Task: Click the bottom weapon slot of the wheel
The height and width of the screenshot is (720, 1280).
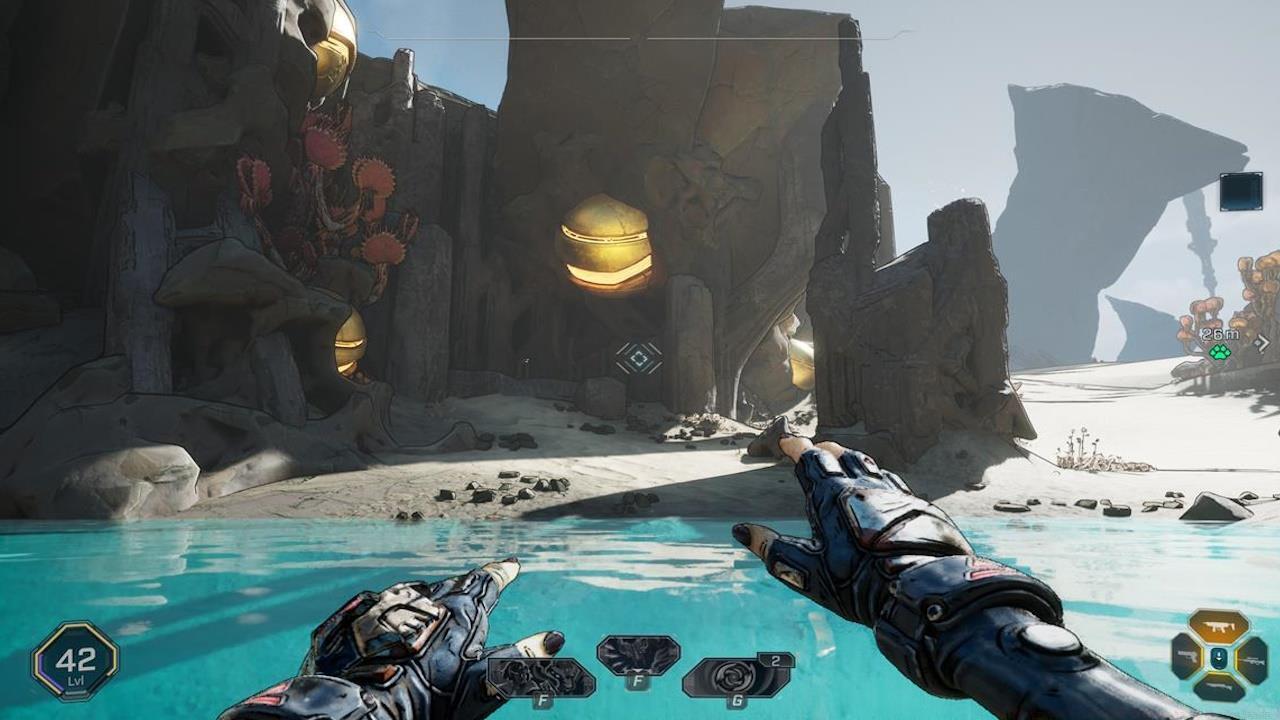Action: (1219, 688)
